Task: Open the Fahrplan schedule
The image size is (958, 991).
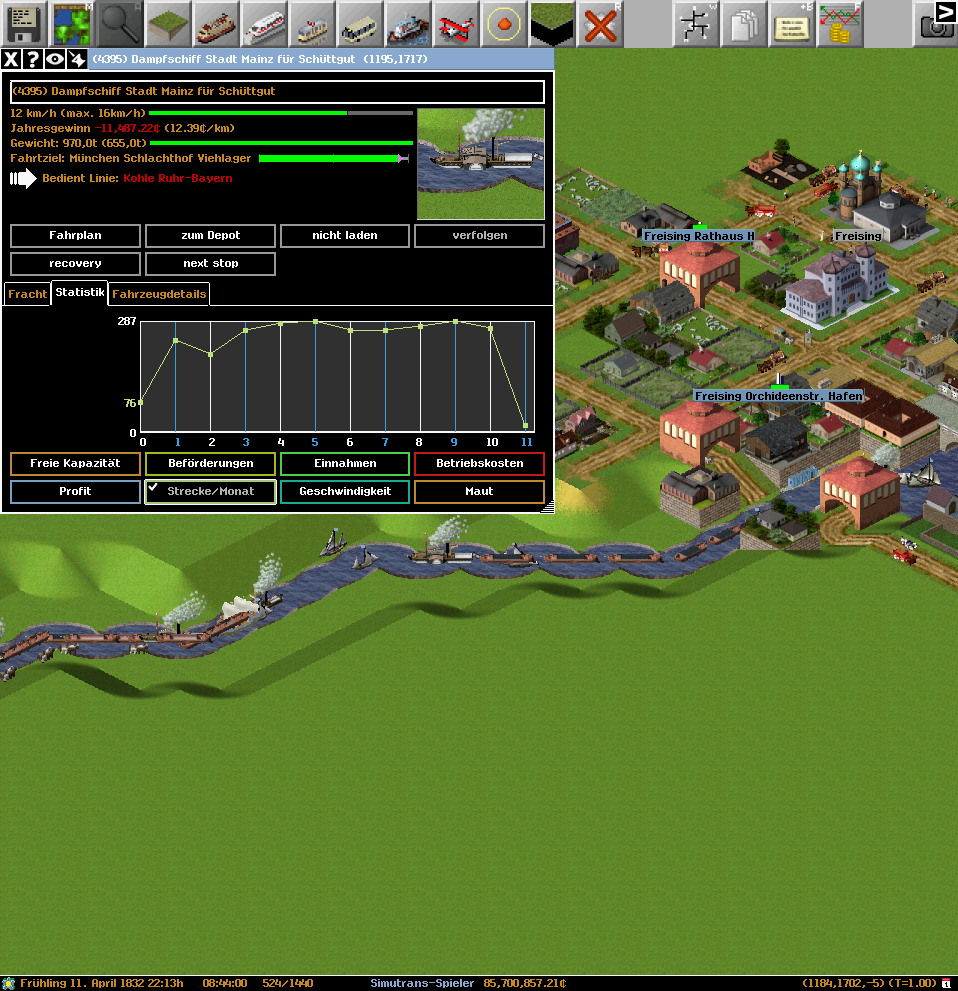Action: 75,236
